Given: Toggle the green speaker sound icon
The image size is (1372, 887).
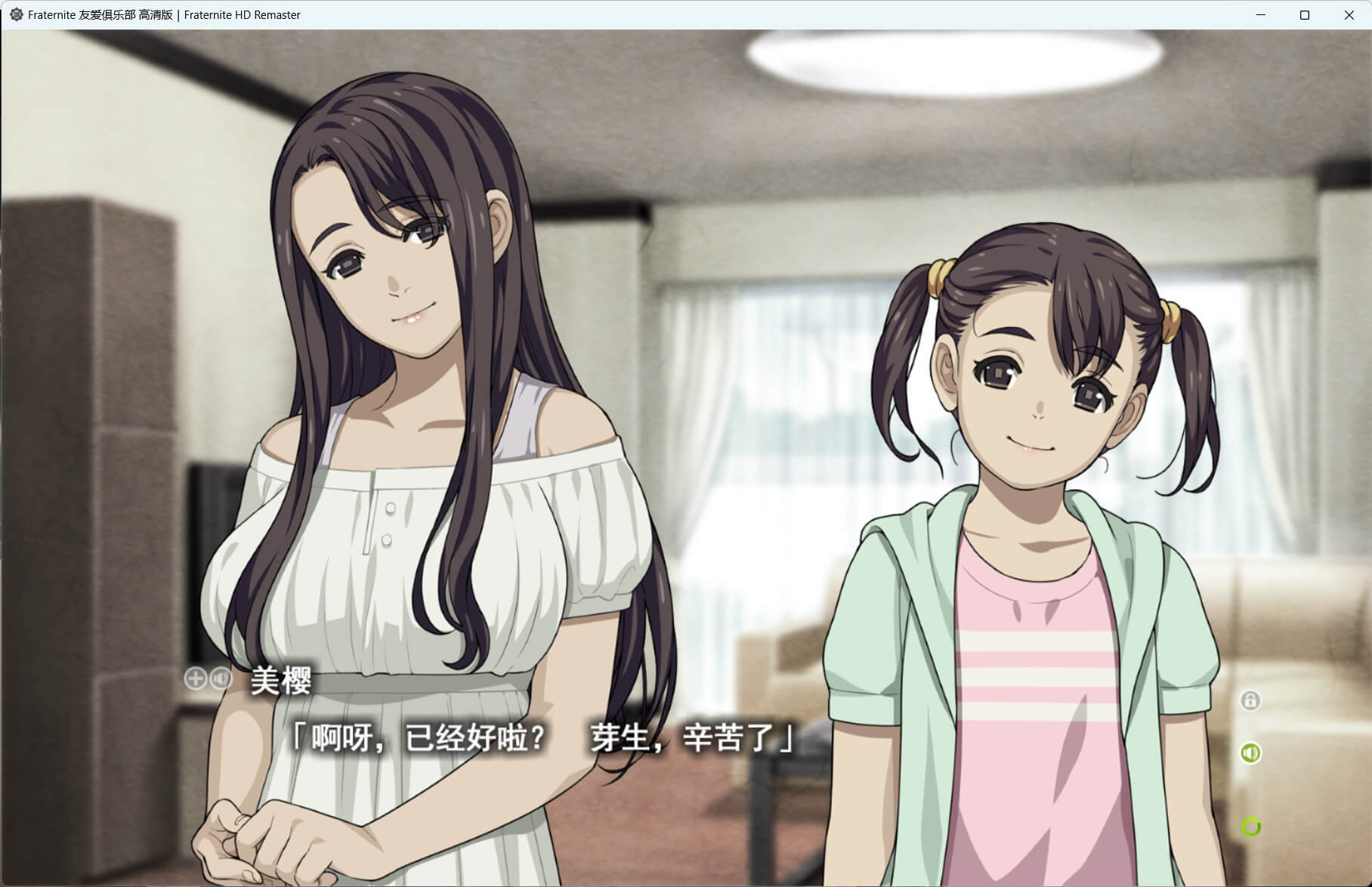Looking at the screenshot, I should (x=1250, y=753).
